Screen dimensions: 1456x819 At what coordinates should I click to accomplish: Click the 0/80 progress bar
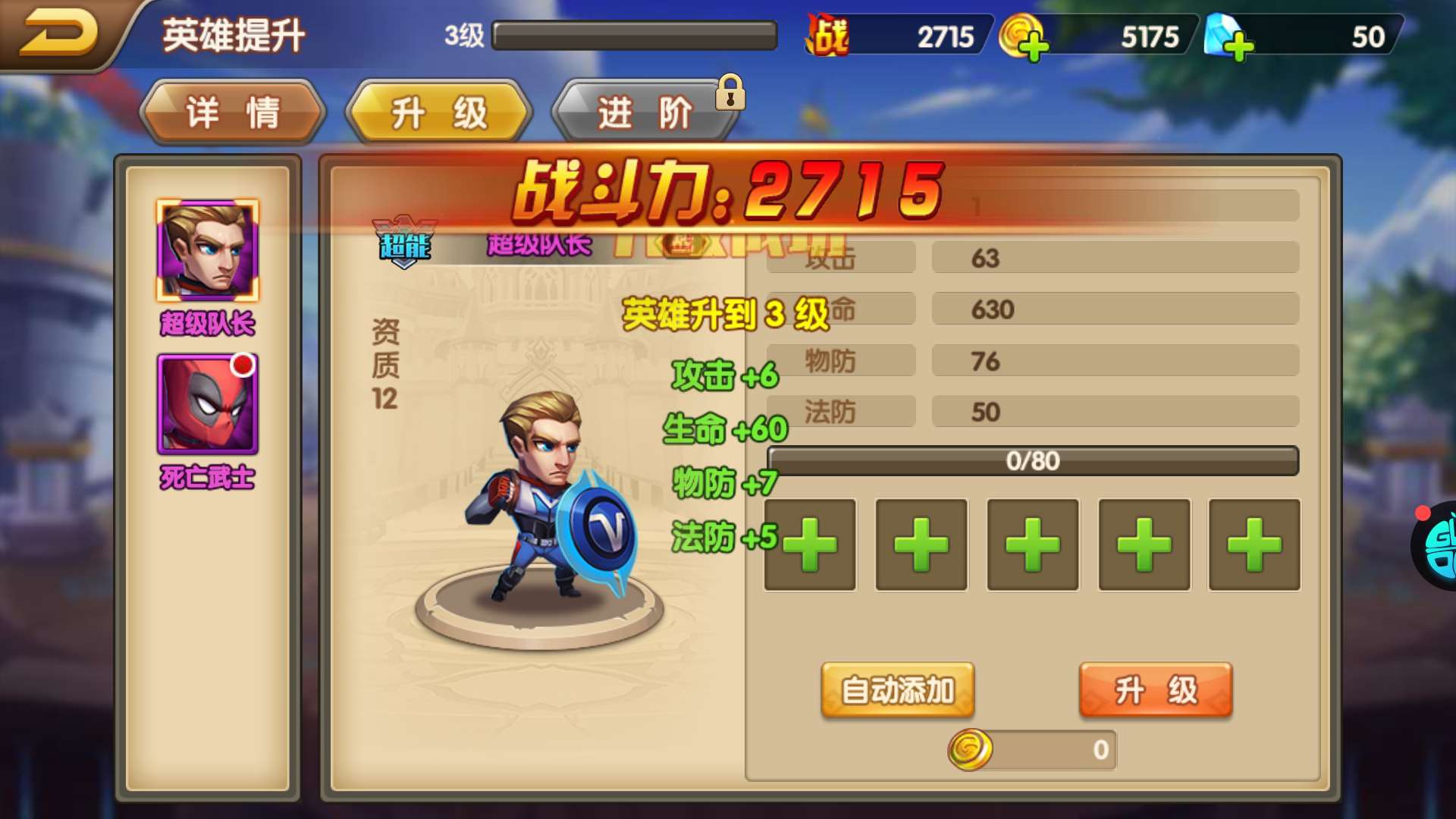pyautogui.click(x=1031, y=460)
